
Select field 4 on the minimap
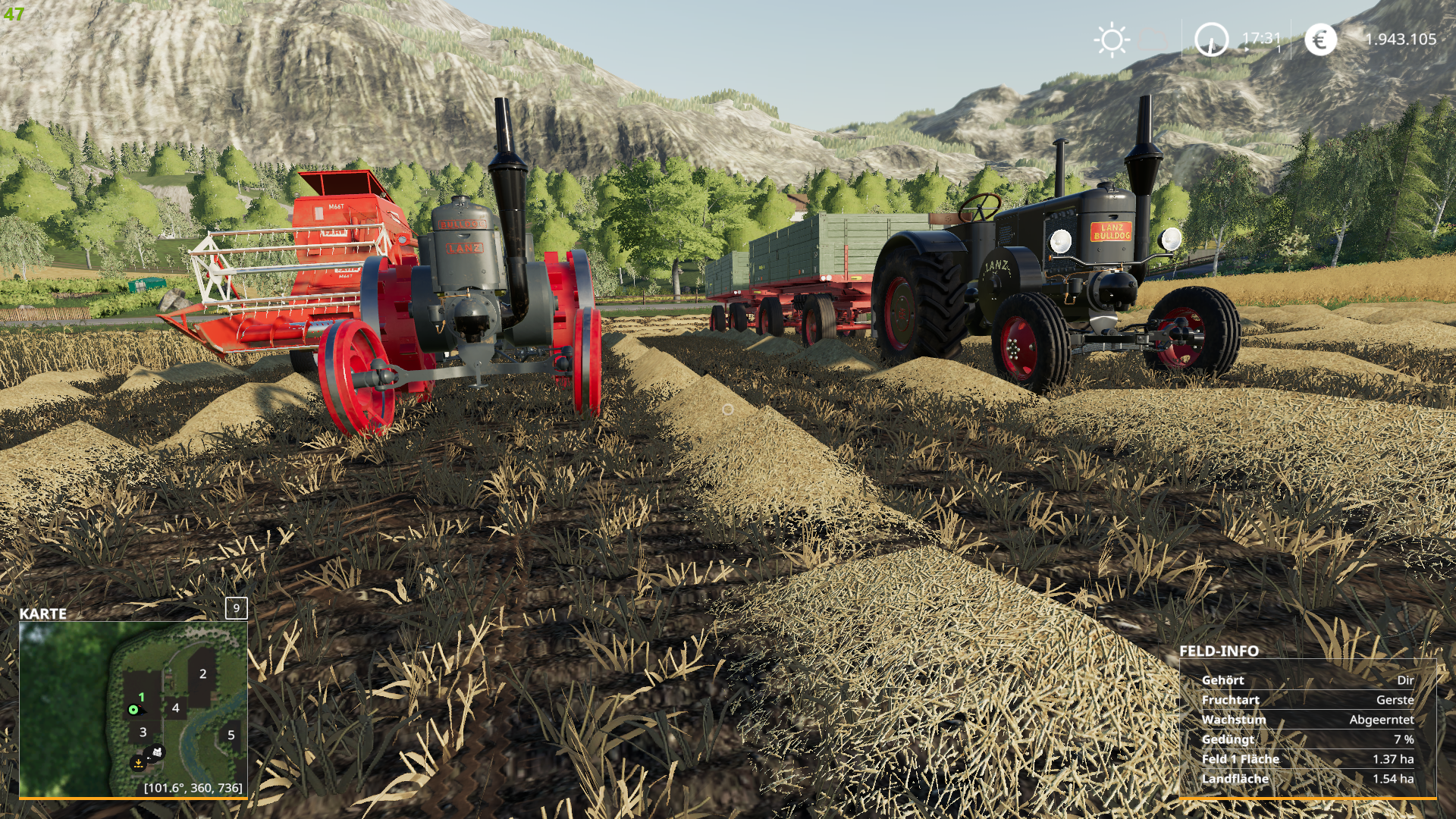coord(176,708)
